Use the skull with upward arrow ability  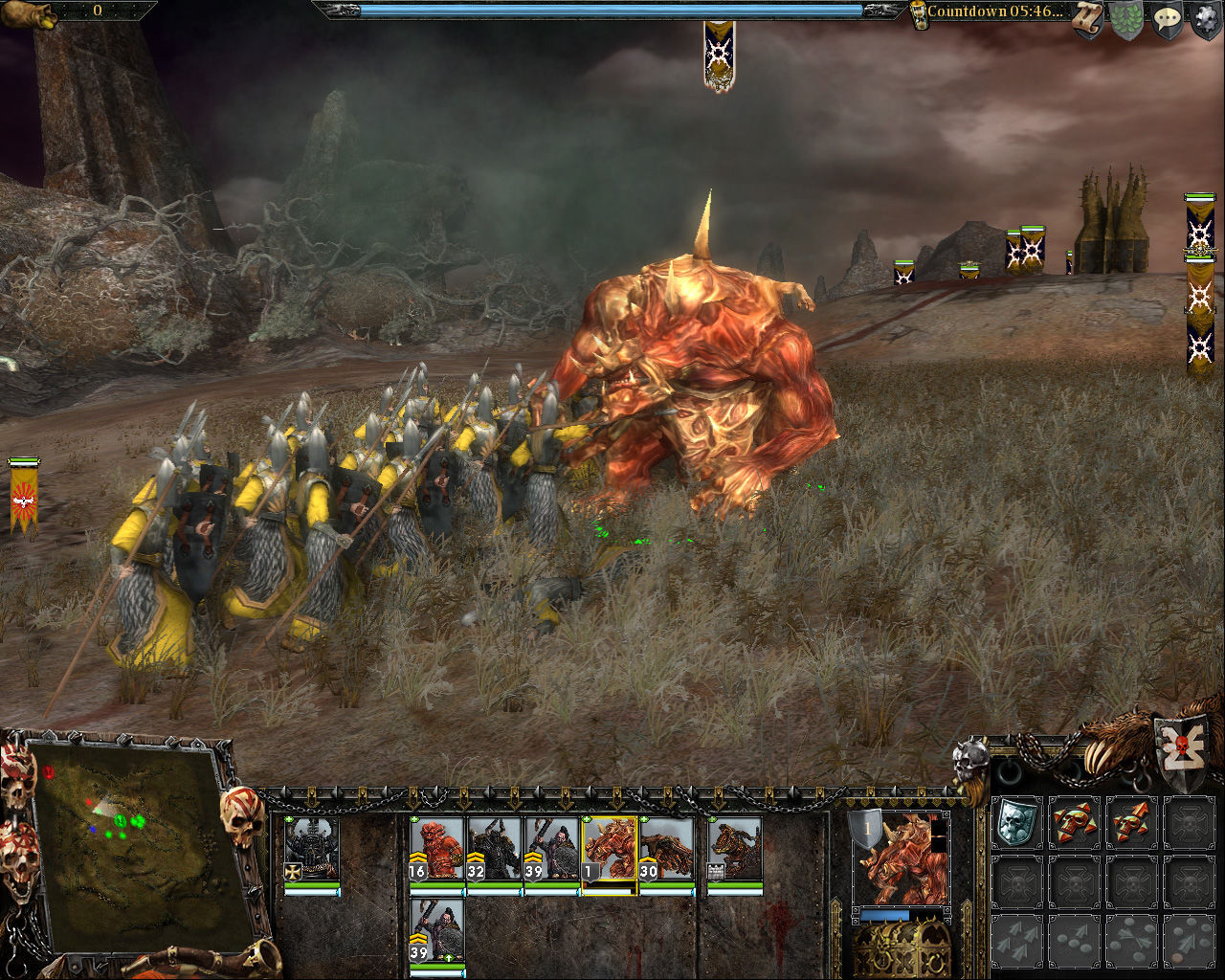[x=1131, y=821]
